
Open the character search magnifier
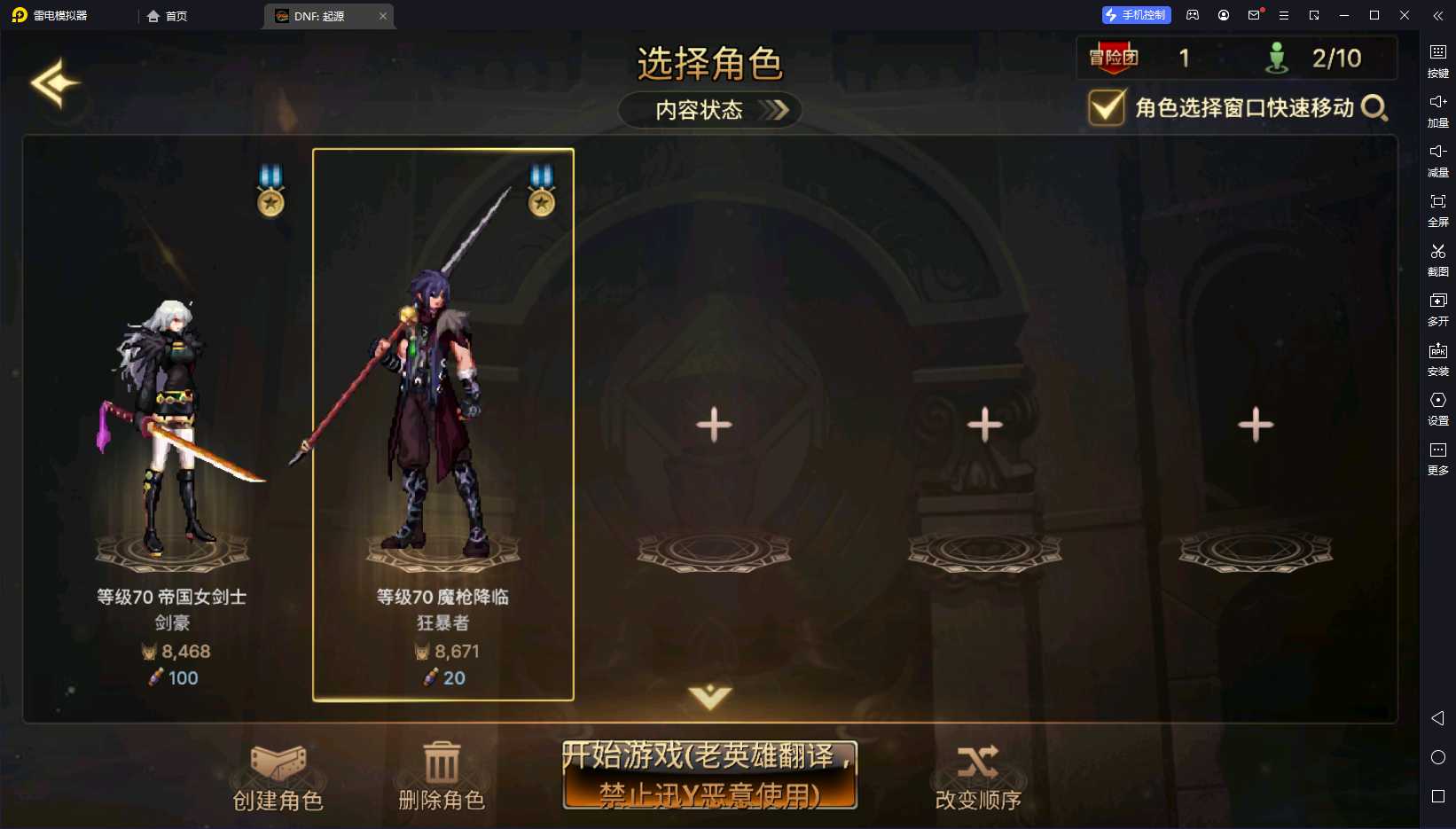(1374, 108)
